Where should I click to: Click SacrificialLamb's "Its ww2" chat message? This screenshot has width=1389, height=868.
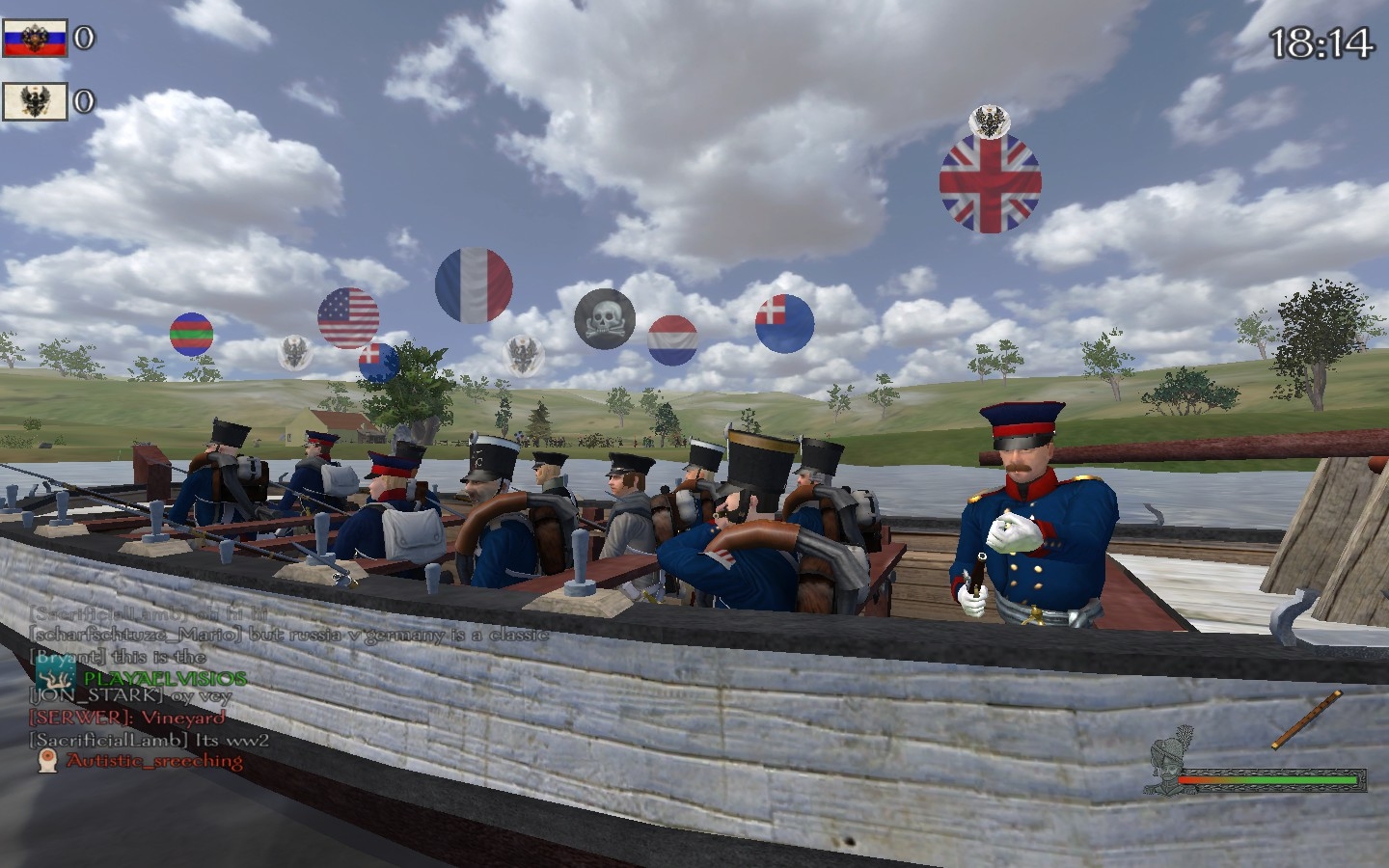pos(150,739)
